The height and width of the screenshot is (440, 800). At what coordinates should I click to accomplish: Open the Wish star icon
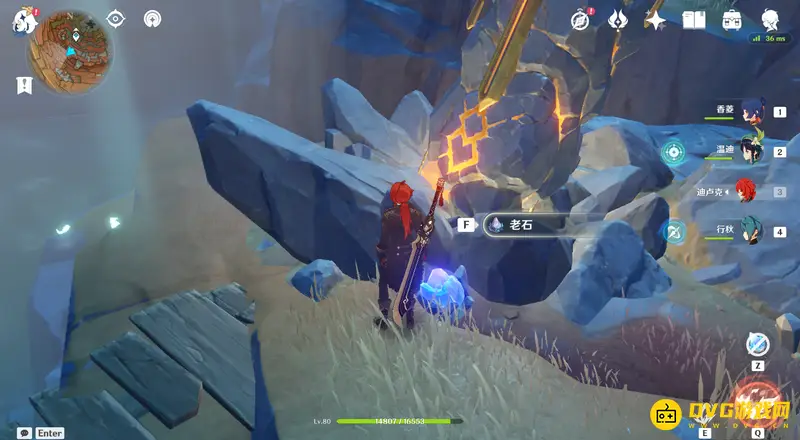[656, 19]
